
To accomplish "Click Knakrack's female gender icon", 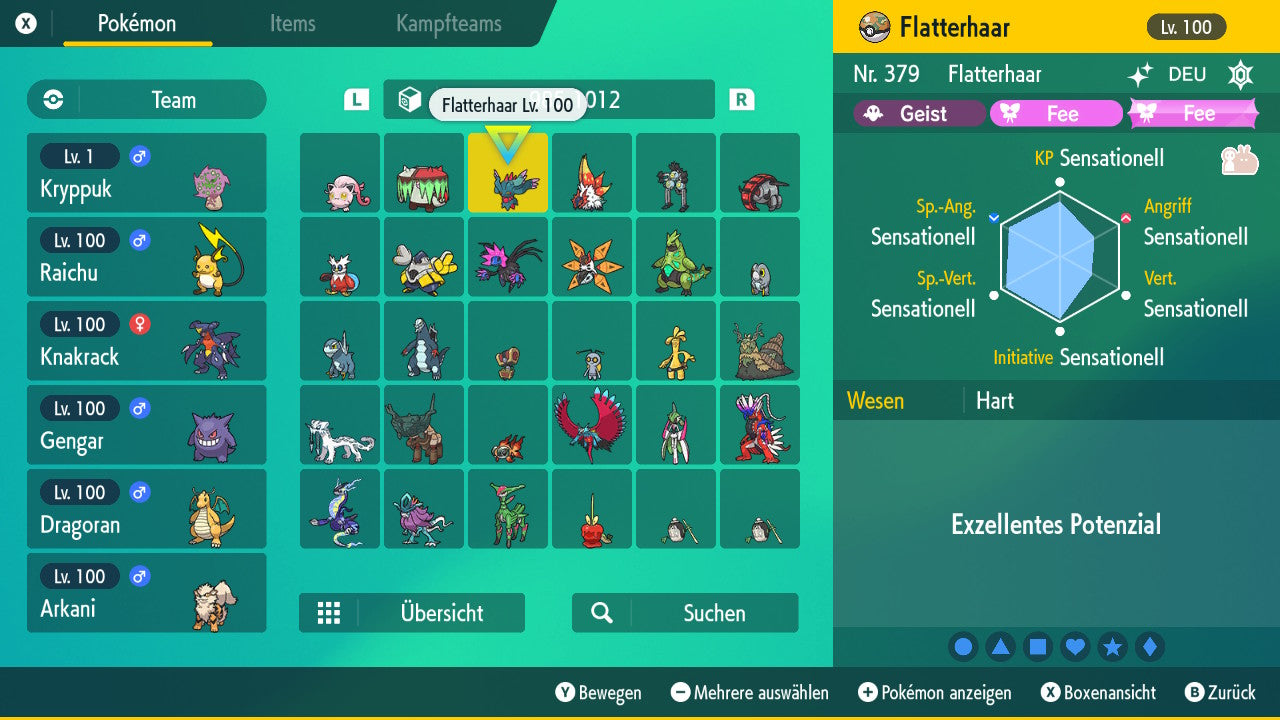I will [x=140, y=325].
